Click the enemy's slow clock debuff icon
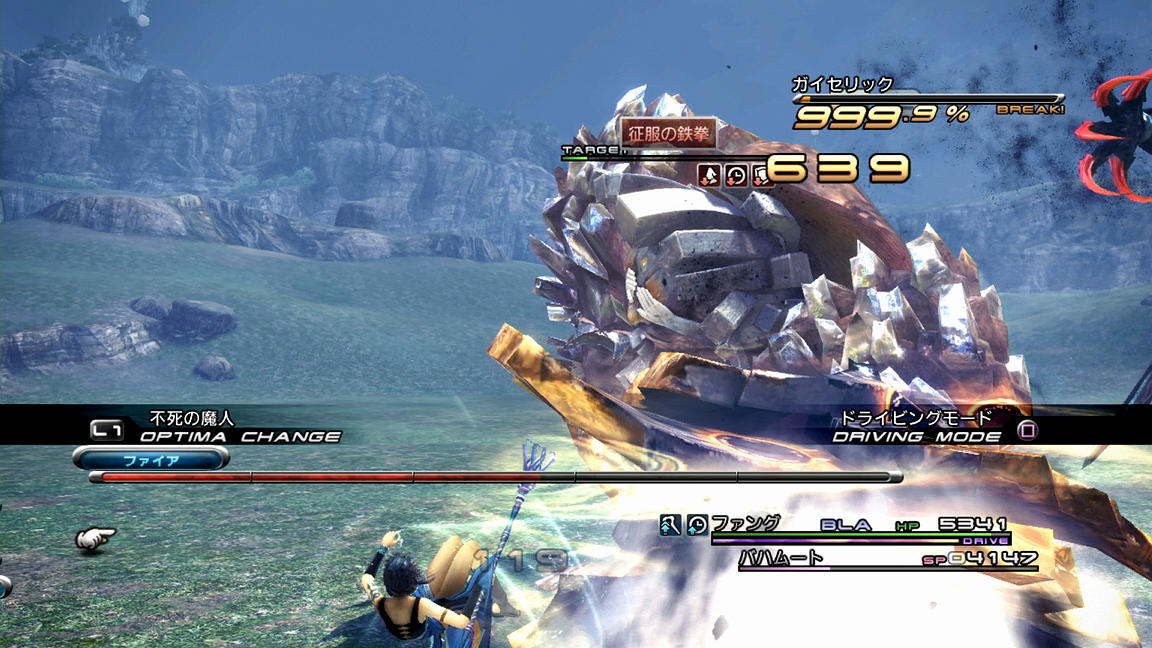 tap(736, 174)
